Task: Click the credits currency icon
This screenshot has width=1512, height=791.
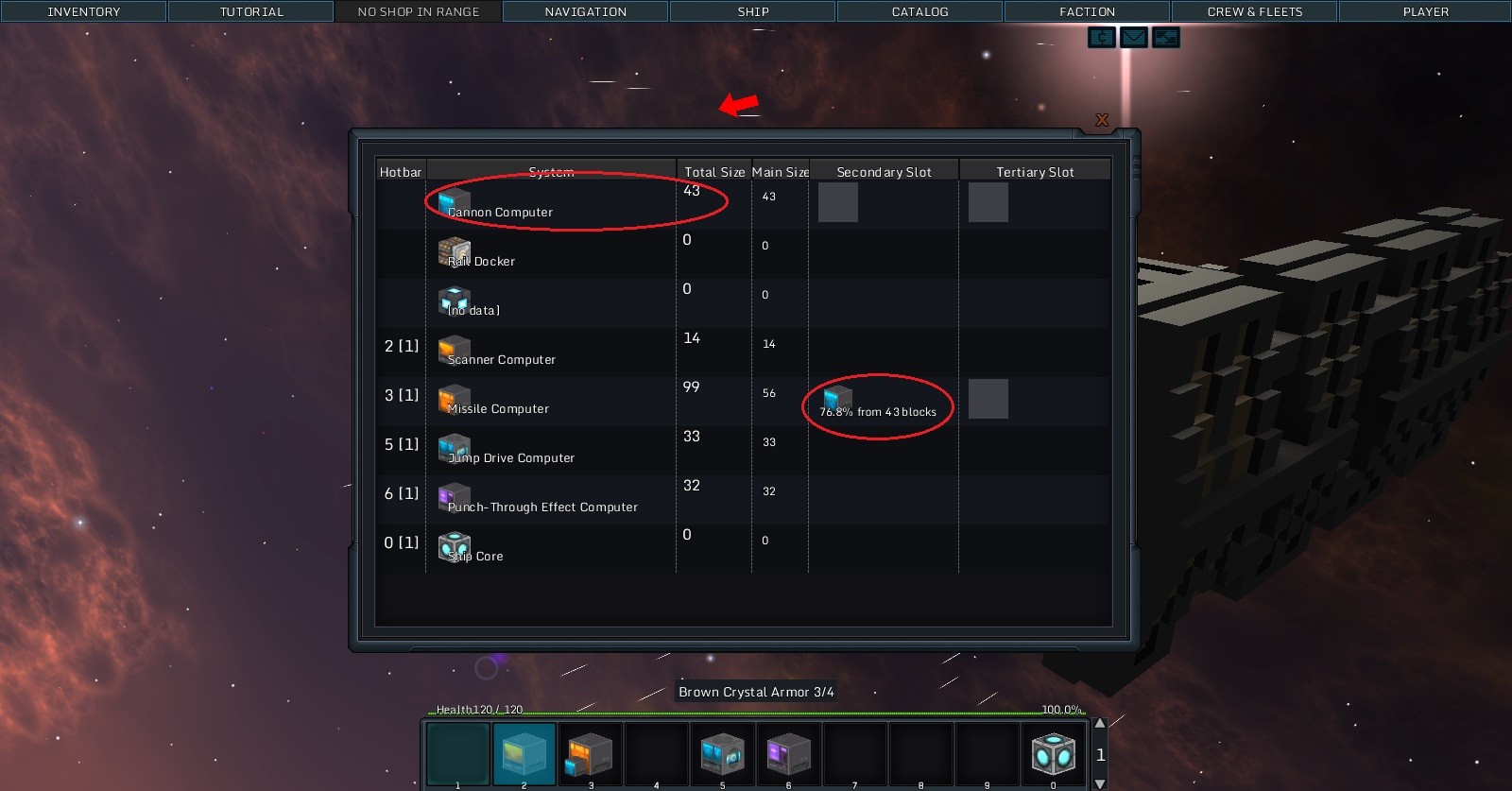Action: (x=1102, y=38)
